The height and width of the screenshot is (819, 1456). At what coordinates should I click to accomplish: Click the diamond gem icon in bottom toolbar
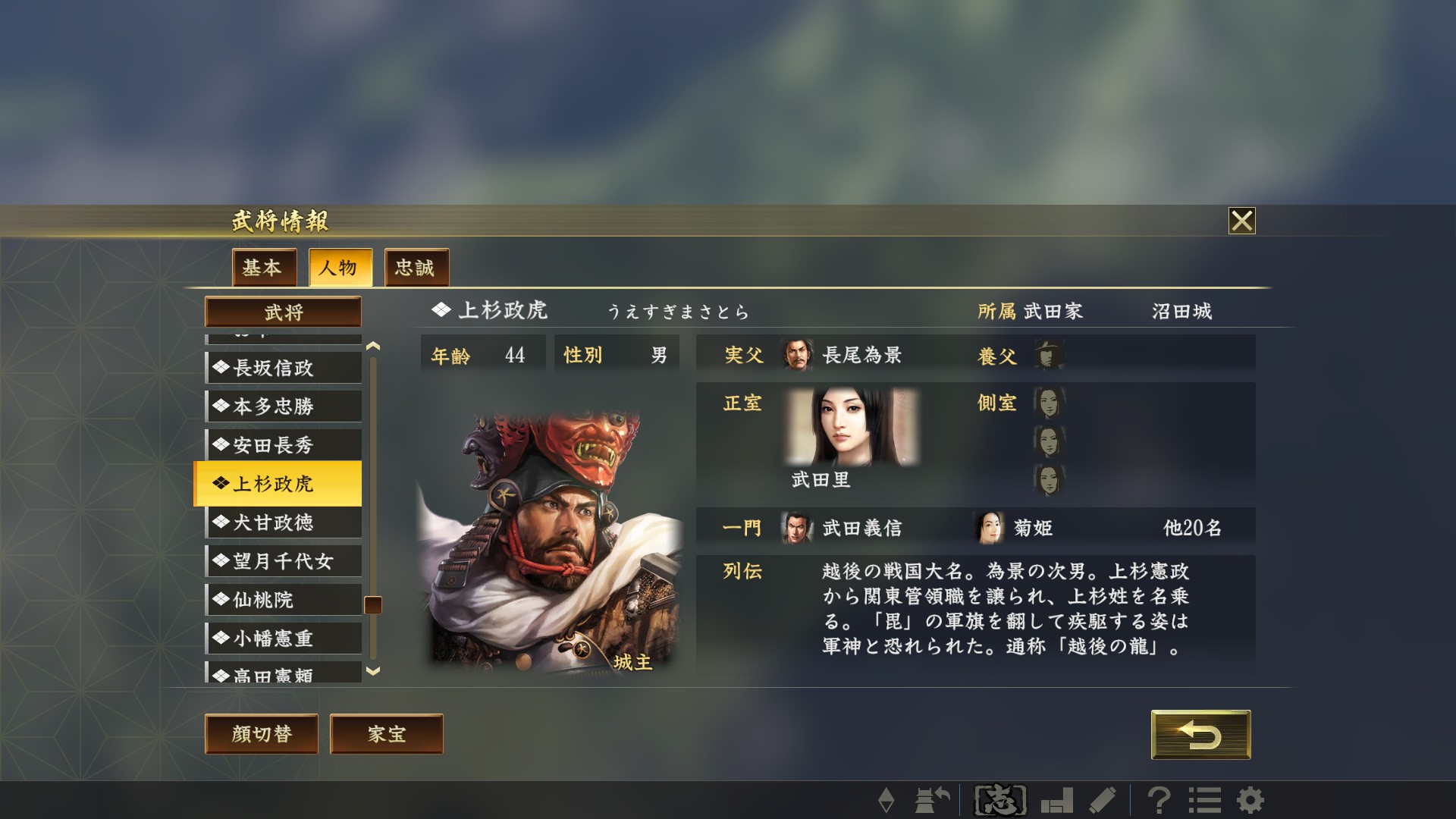(x=888, y=799)
